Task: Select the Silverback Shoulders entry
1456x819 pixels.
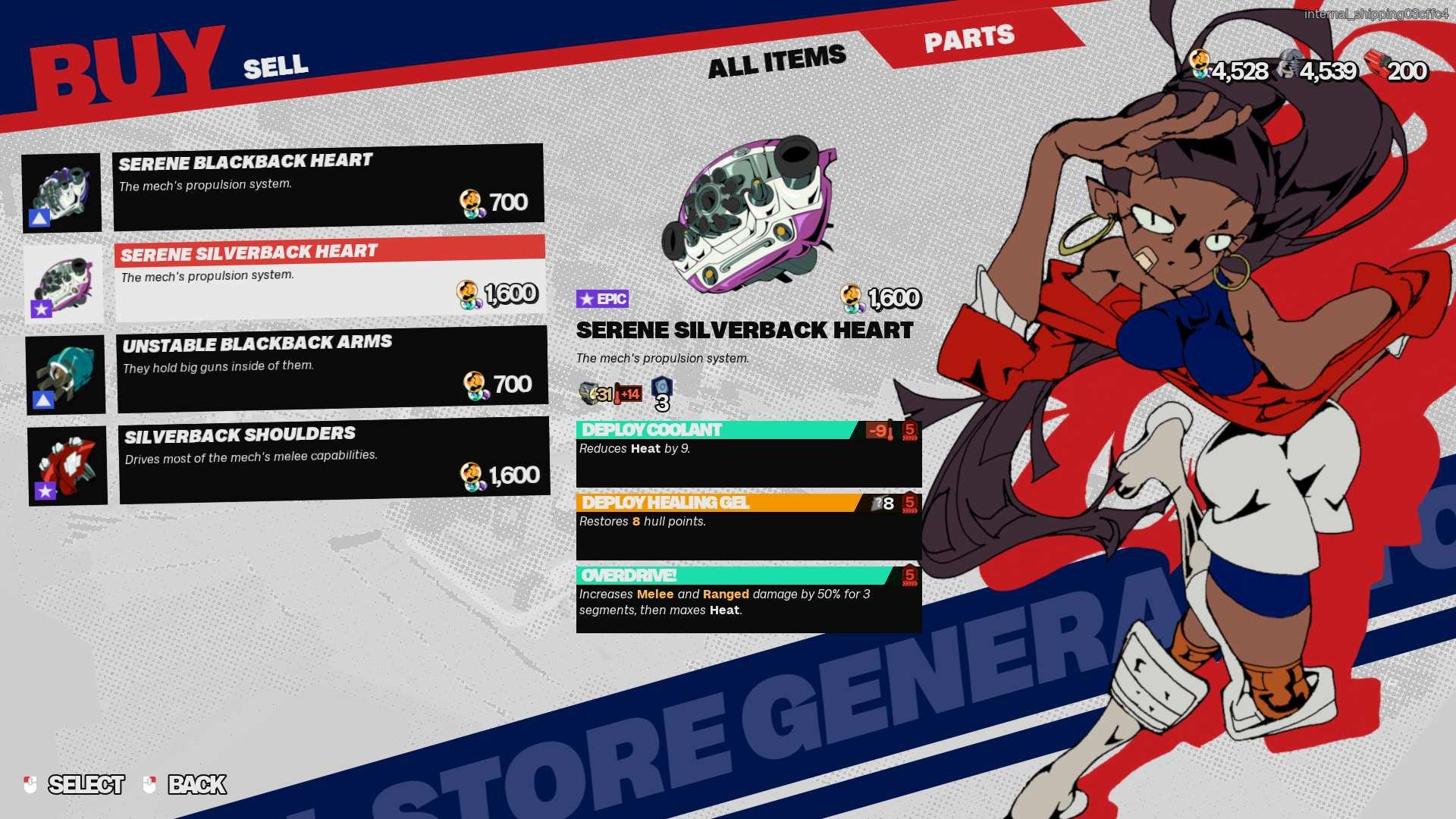Action: [x=334, y=460]
